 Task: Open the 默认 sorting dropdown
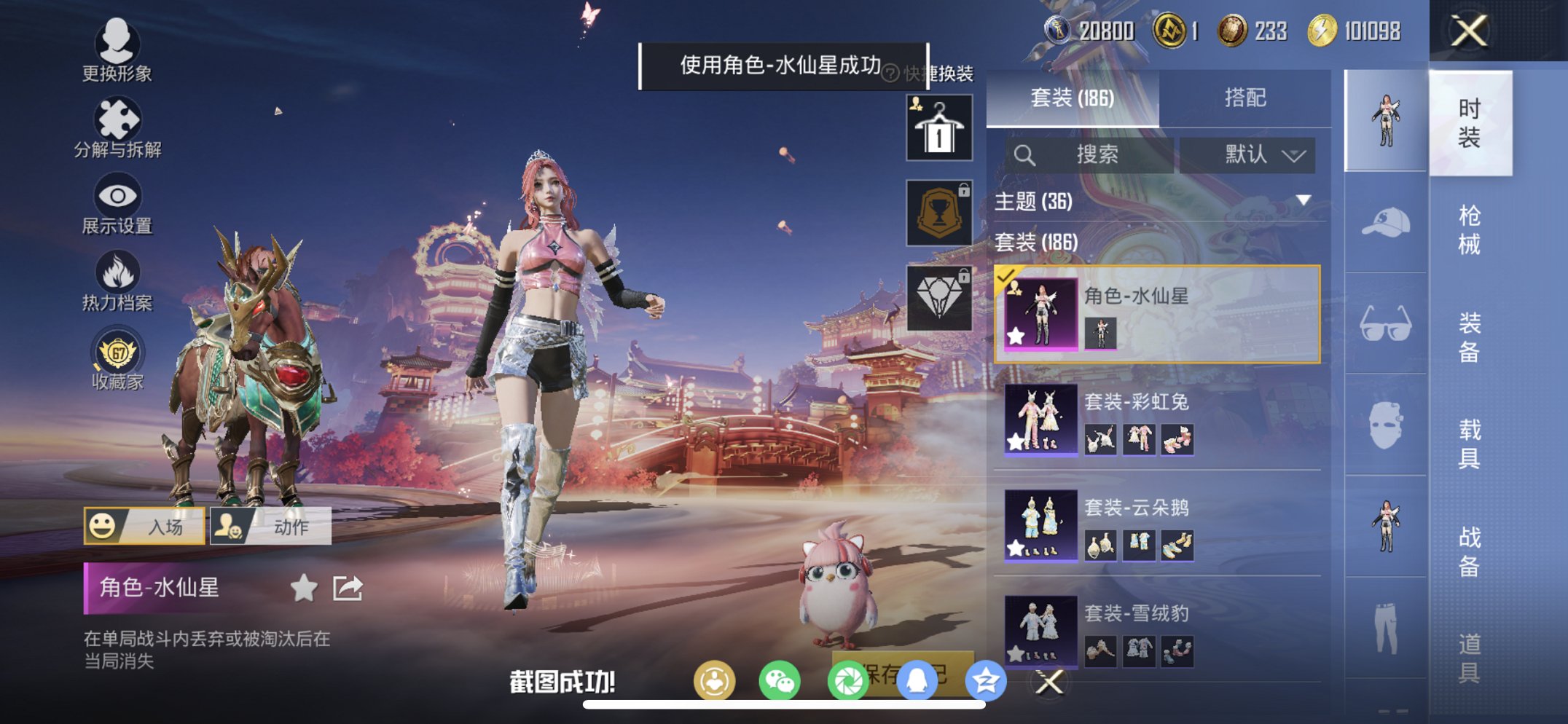(1248, 154)
